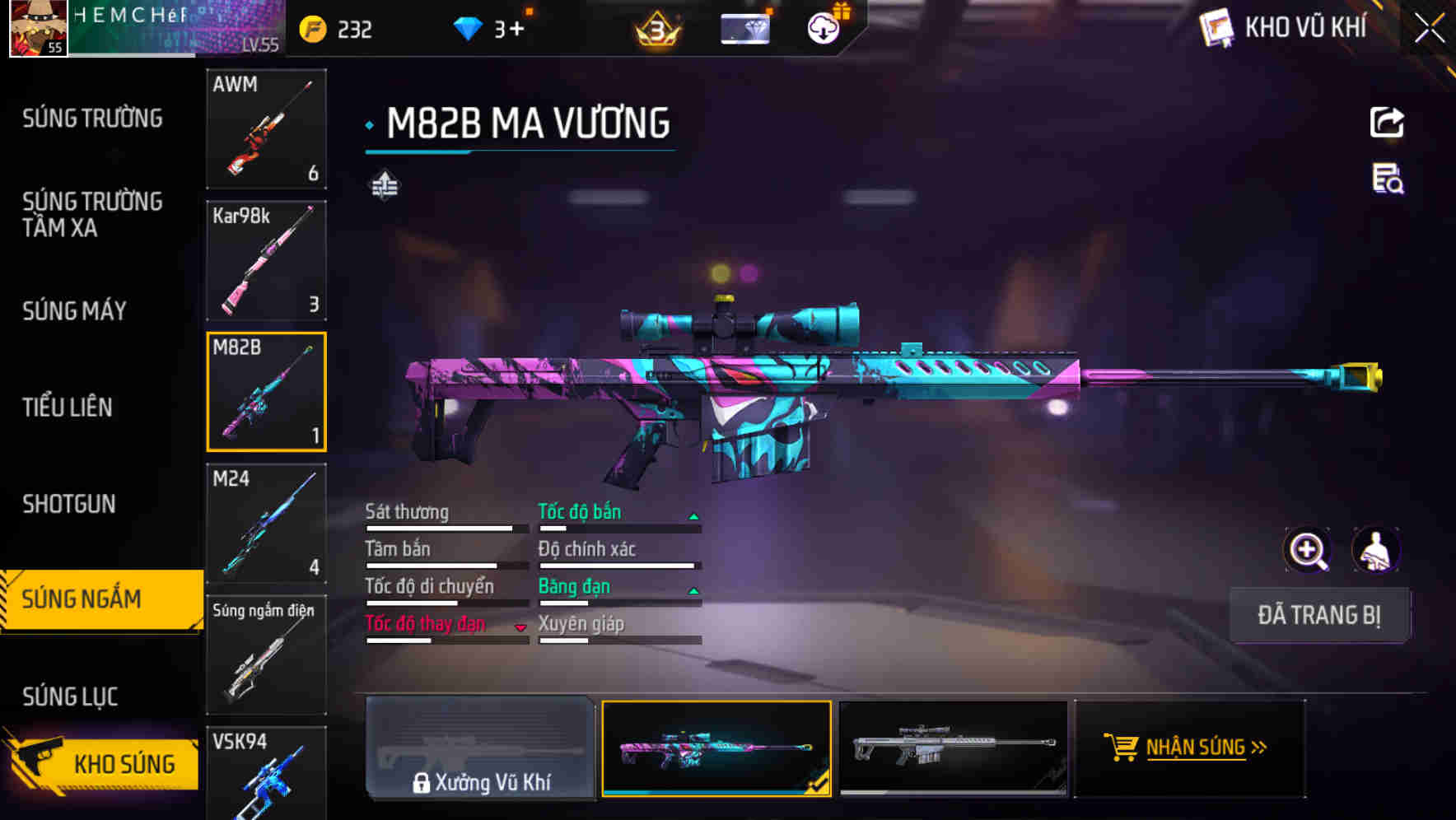Viewport: 1456px width, 820px height.
Task: Switch to the SÚNG TRƯỜNG category
Action: 92,118
